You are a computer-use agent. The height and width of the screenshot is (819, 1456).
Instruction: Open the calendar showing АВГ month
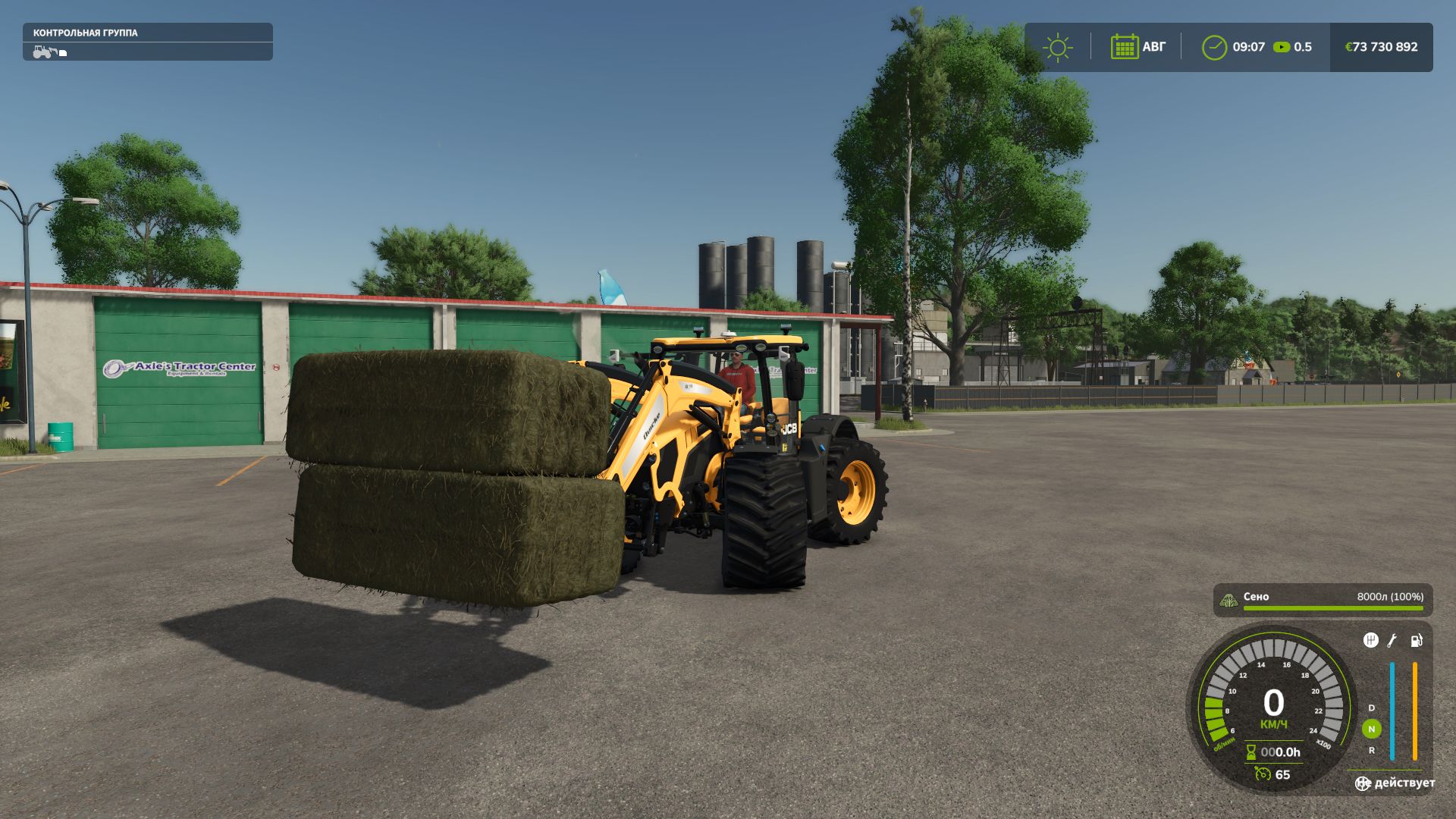pyautogui.click(x=1125, y=47)
